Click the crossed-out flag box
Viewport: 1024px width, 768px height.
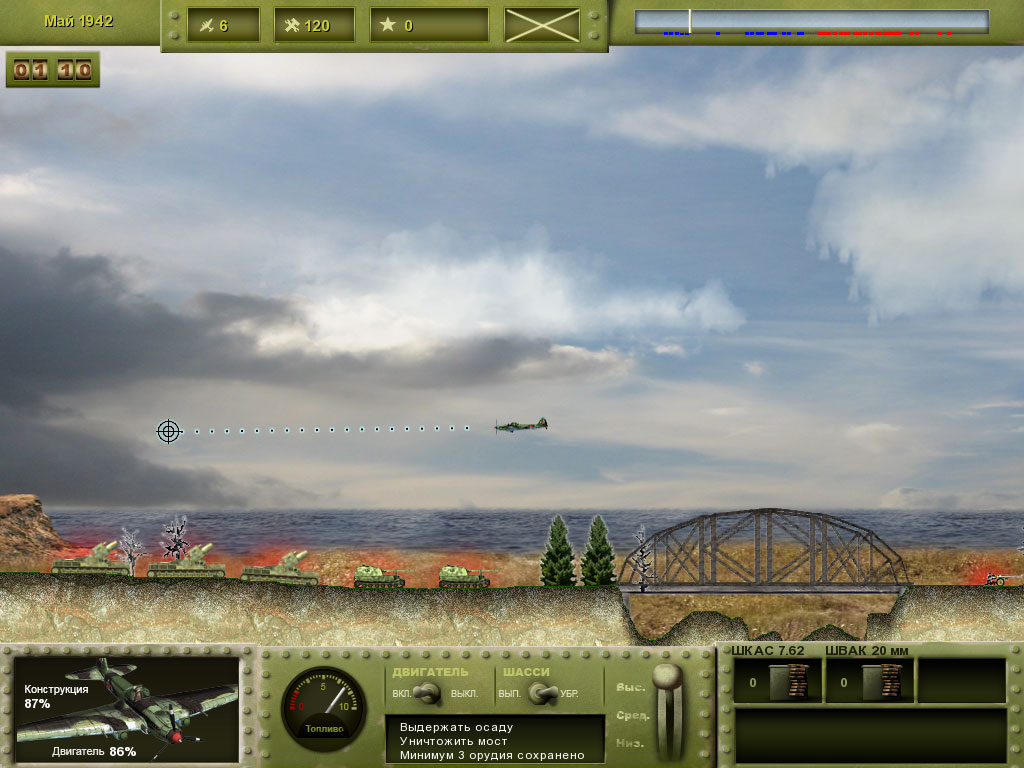click(x=542, y=25)
